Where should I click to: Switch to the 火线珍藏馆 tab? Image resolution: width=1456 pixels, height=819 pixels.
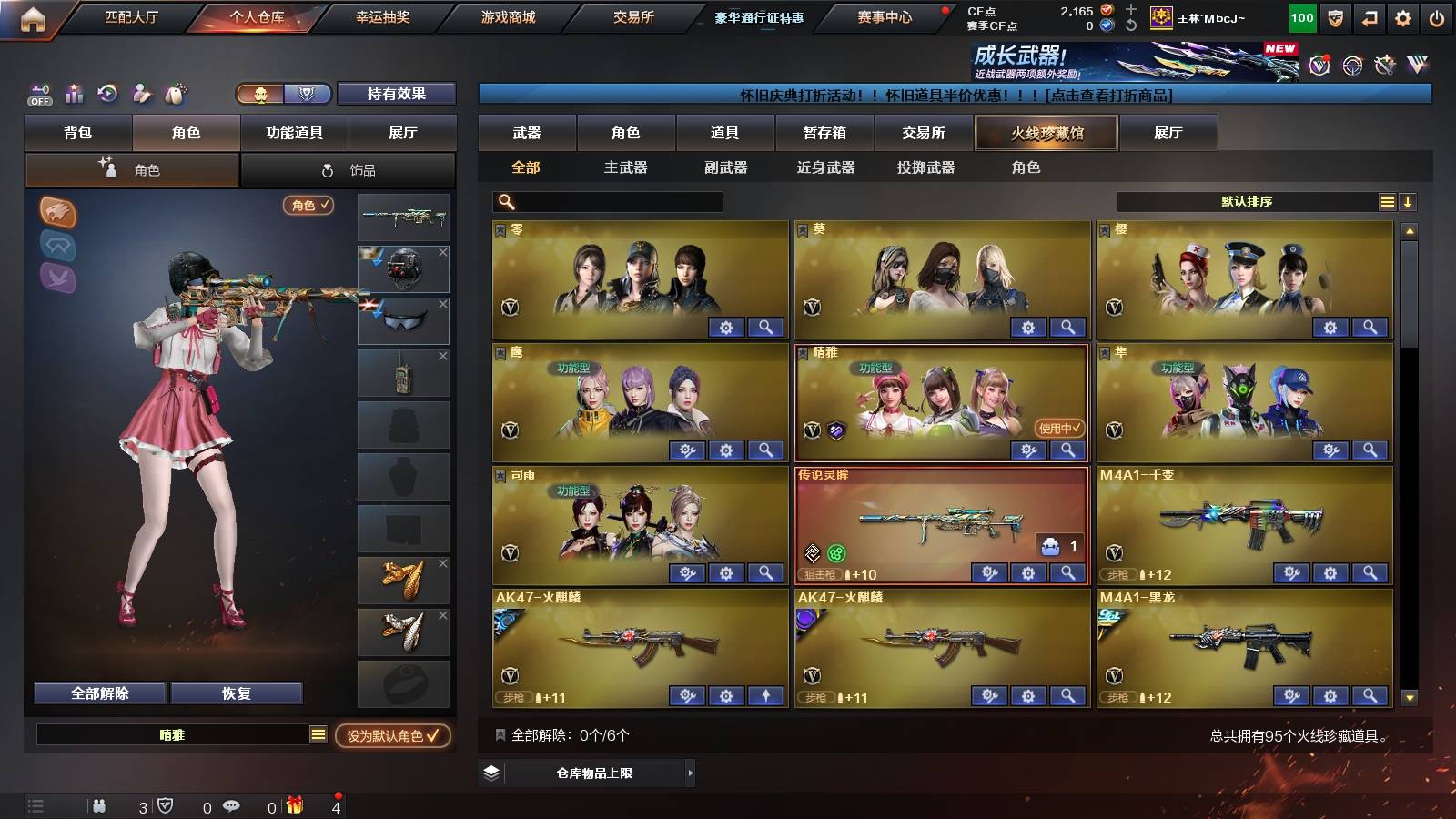coord(1046,133)
